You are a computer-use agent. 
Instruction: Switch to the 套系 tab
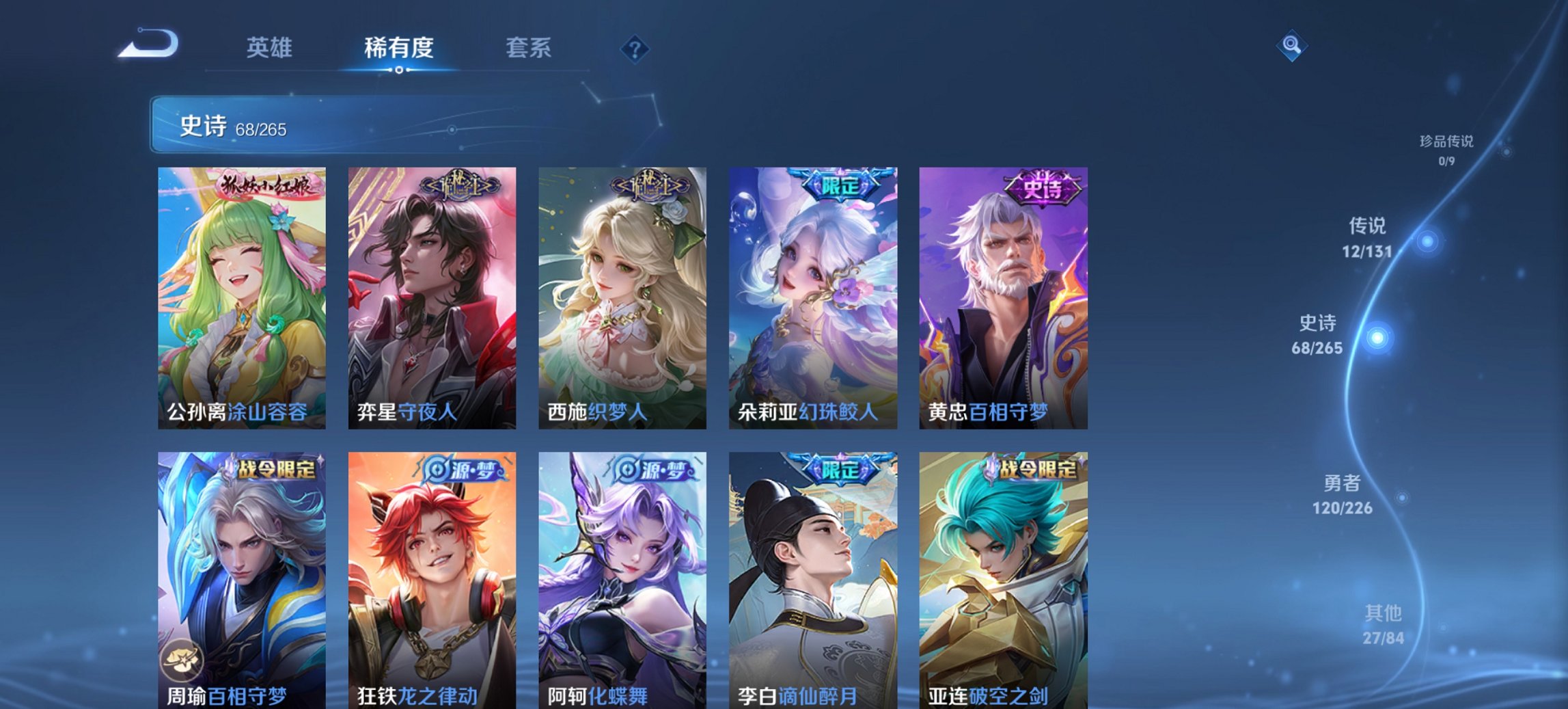(529, 48)
